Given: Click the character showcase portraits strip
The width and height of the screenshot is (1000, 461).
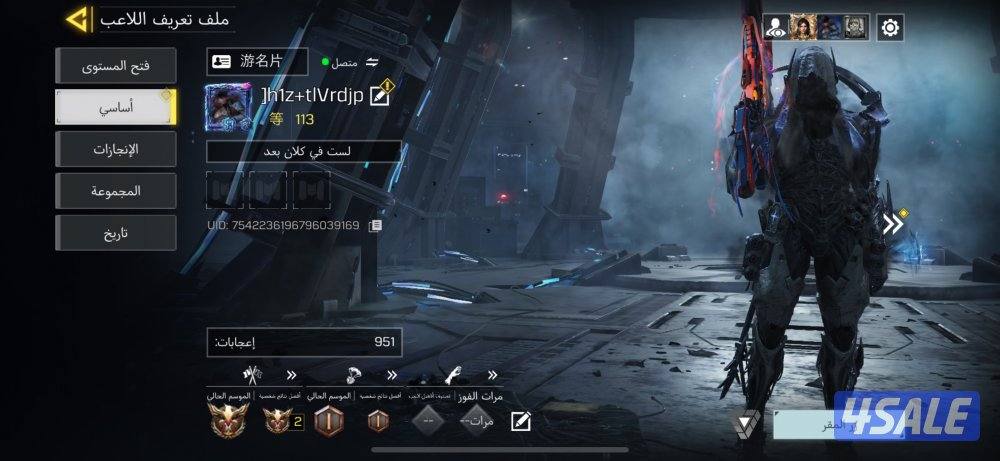Looking at the screenshot, I should [x=816, y=27].
